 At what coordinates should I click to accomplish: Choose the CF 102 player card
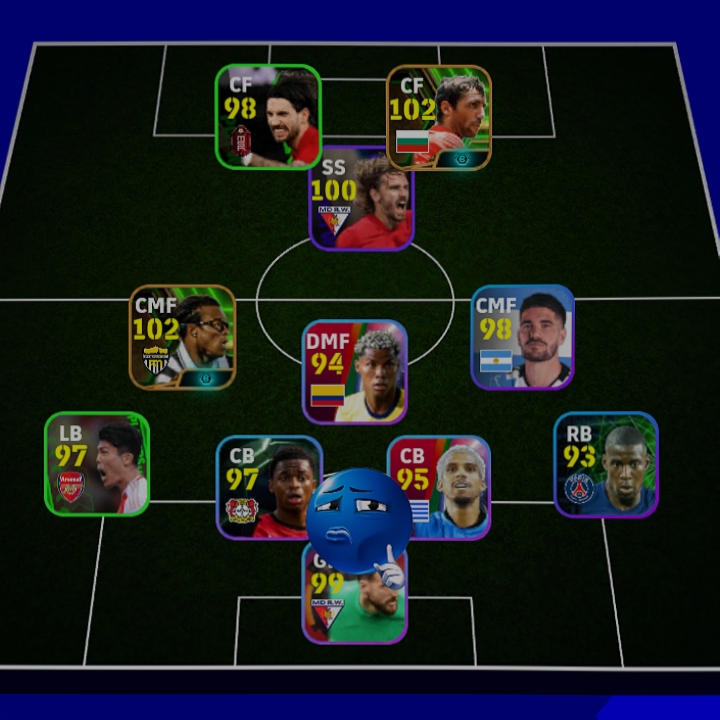click(x=439, y=117)
